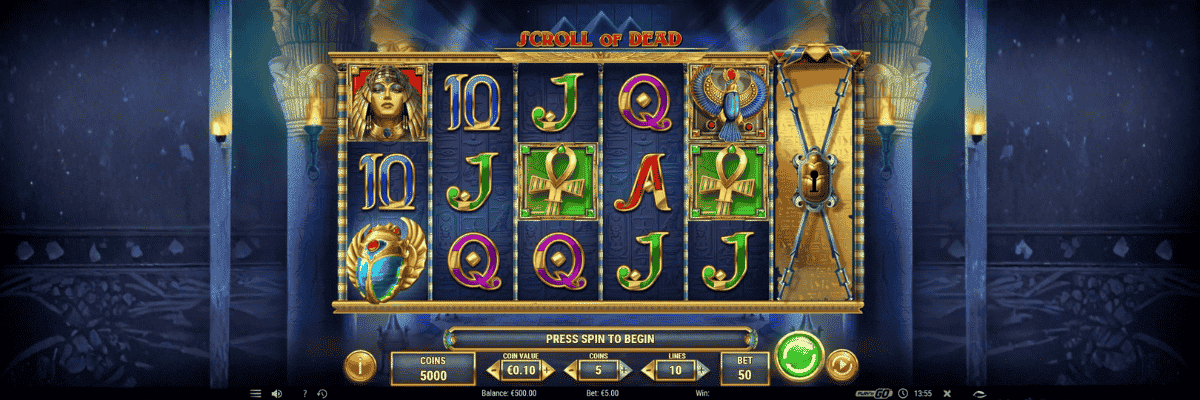Decrease the number of coins
The image size is (1200, 400).
coord(571,371)
